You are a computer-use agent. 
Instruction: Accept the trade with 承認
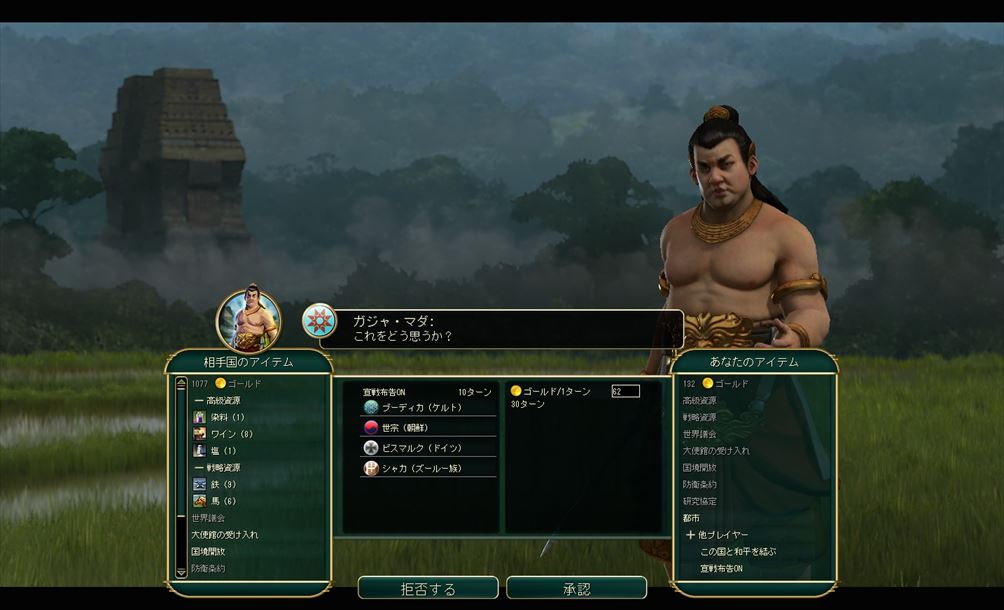[576, 588]
